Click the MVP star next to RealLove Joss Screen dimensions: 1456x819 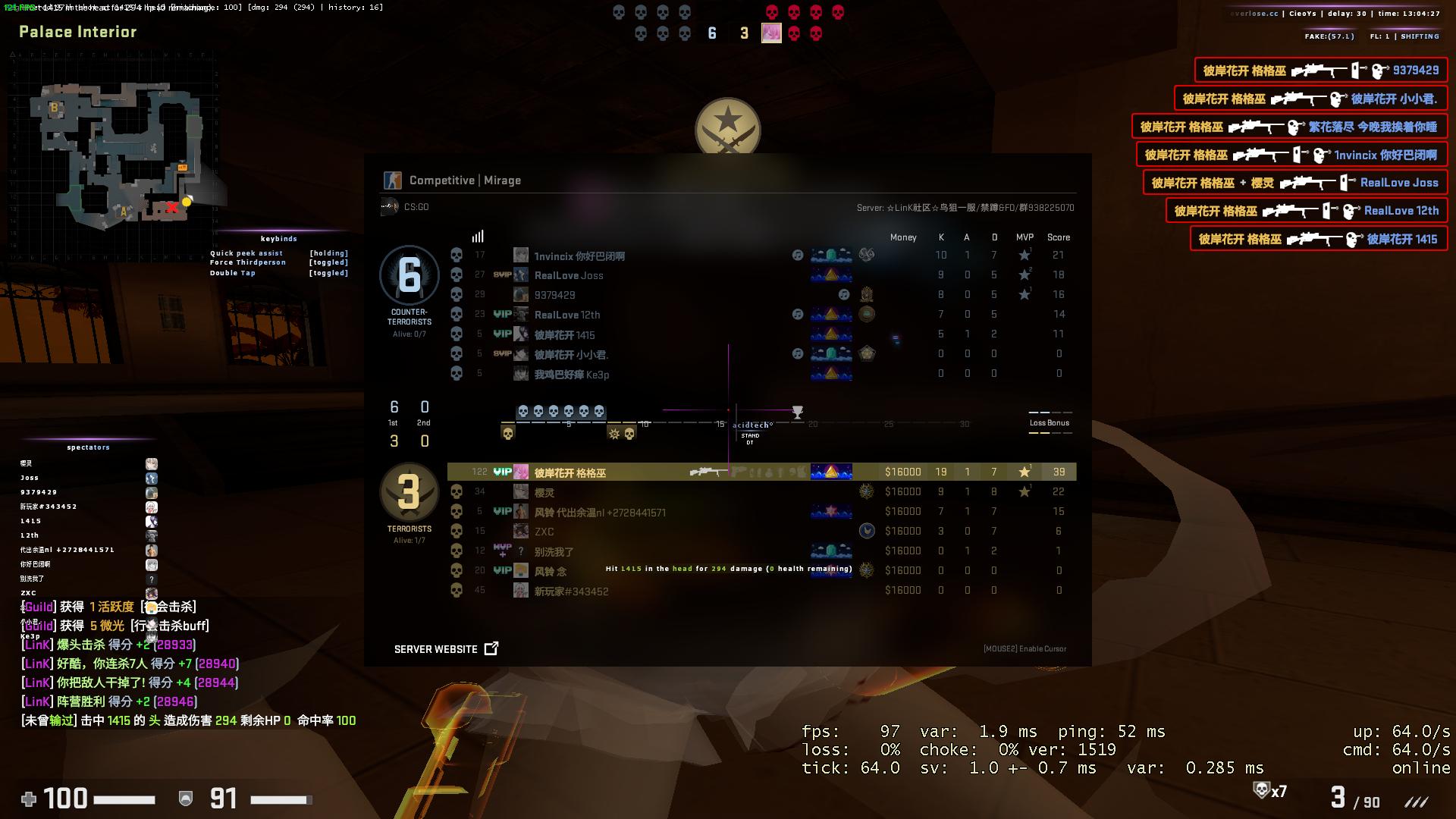click(x=1025, y=275)
